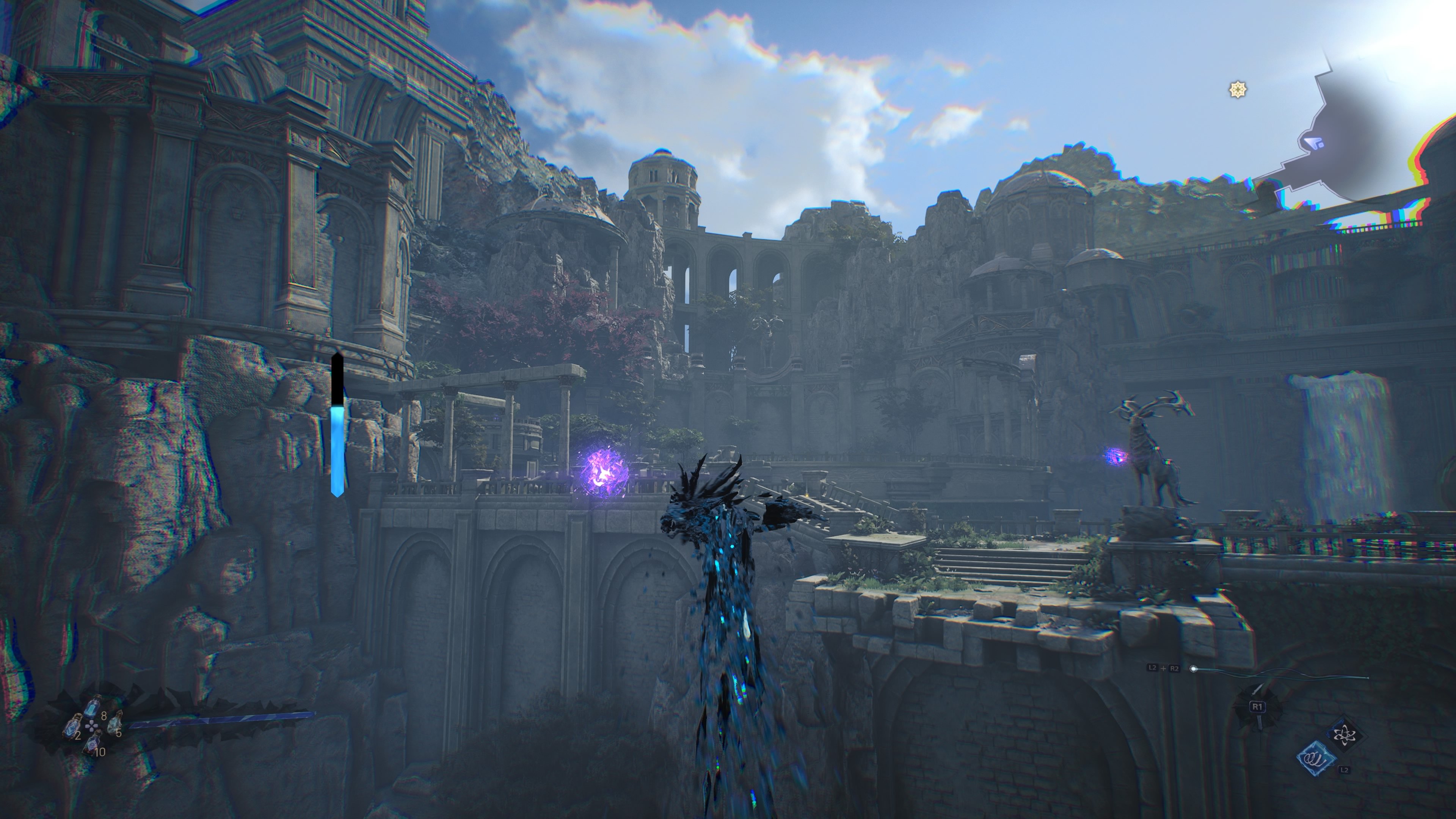Click the right vial icon showing 5
This screenshot has height=819, width=1456.
115,725
